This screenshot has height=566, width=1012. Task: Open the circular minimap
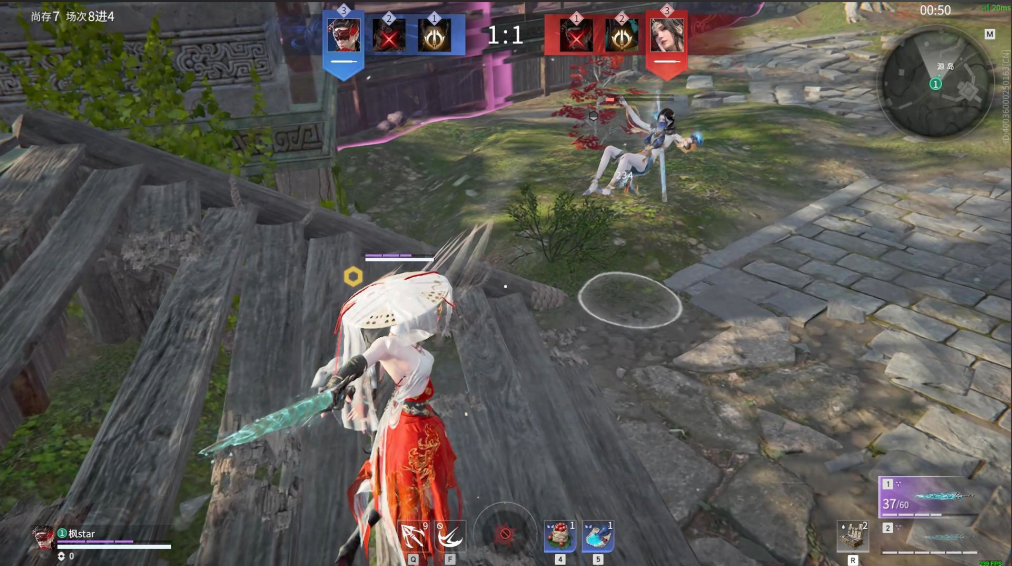tap(935, 82)
